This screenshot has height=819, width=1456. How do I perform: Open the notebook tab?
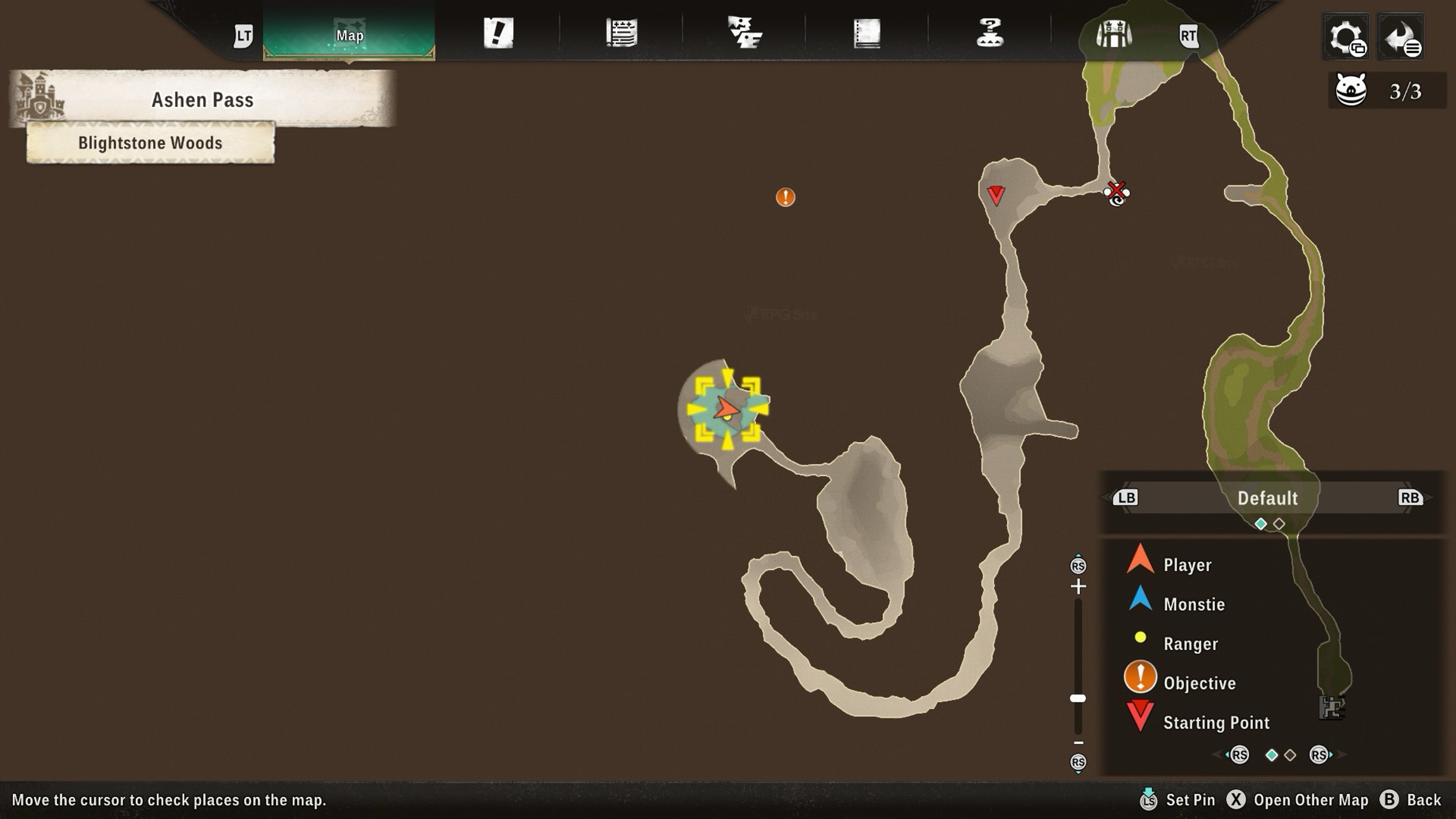tap(867, 33)
